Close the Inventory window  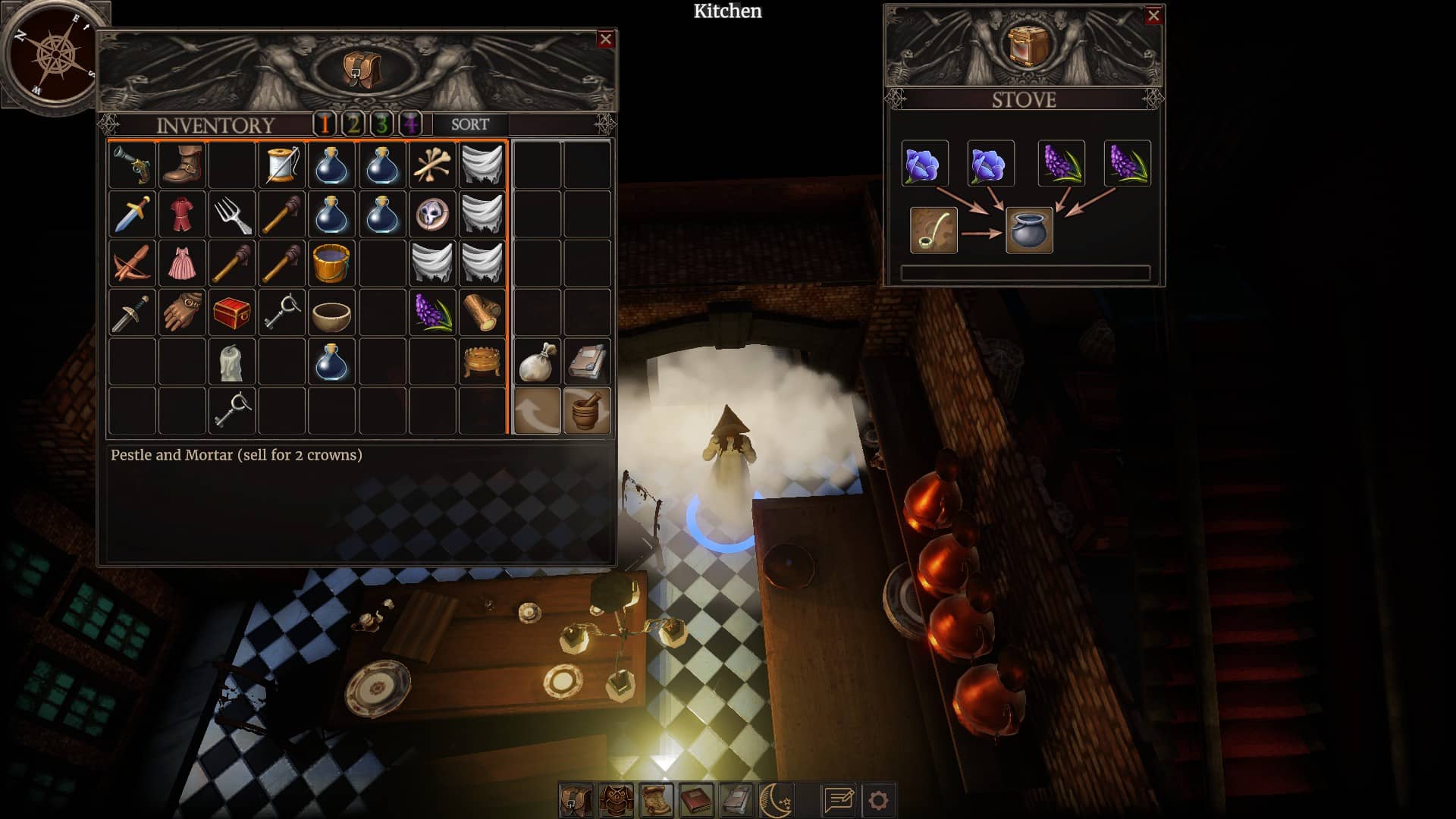pyautogui.click(x=605, y=39)
